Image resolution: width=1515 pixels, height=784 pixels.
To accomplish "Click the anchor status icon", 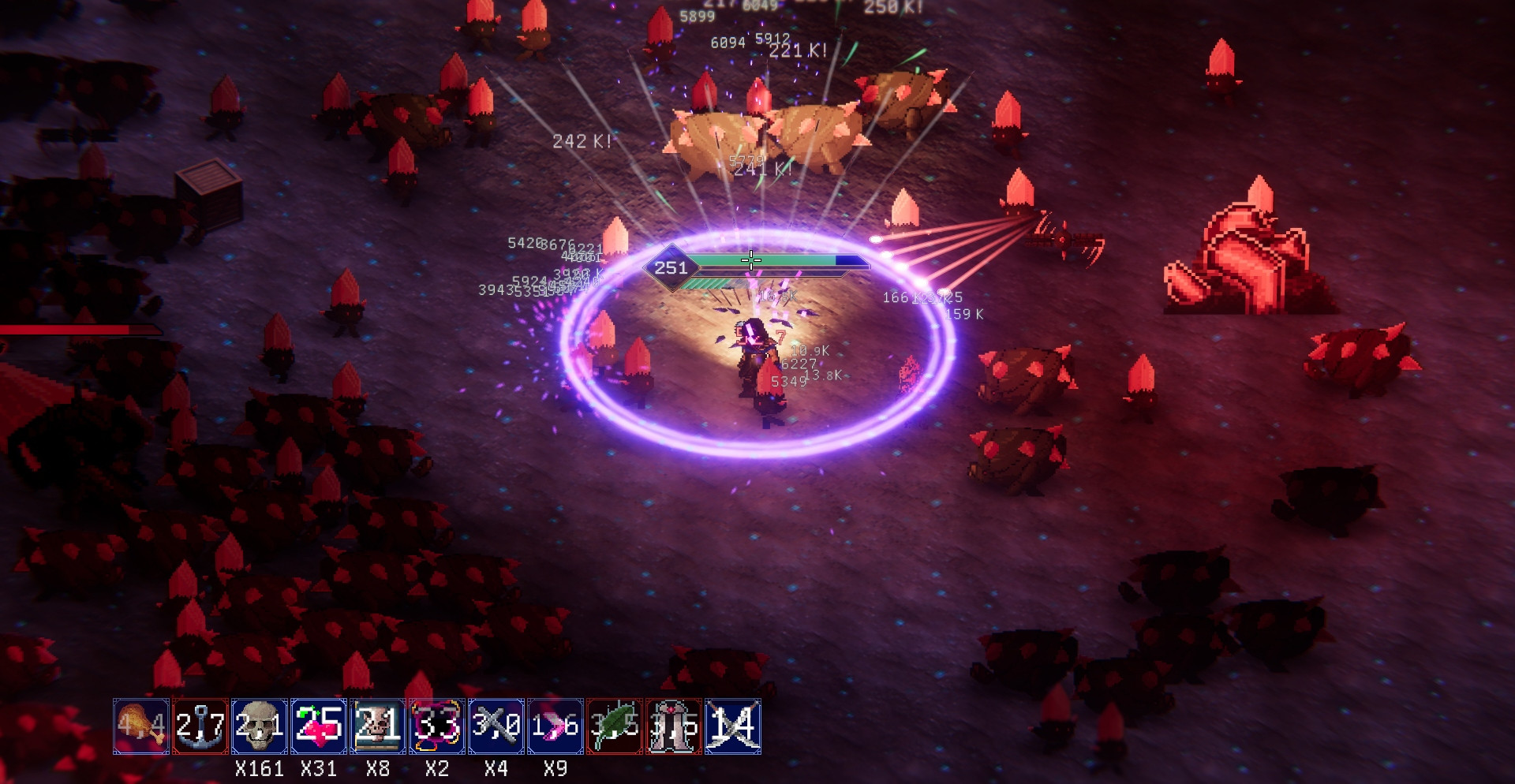I will (200, 726).
